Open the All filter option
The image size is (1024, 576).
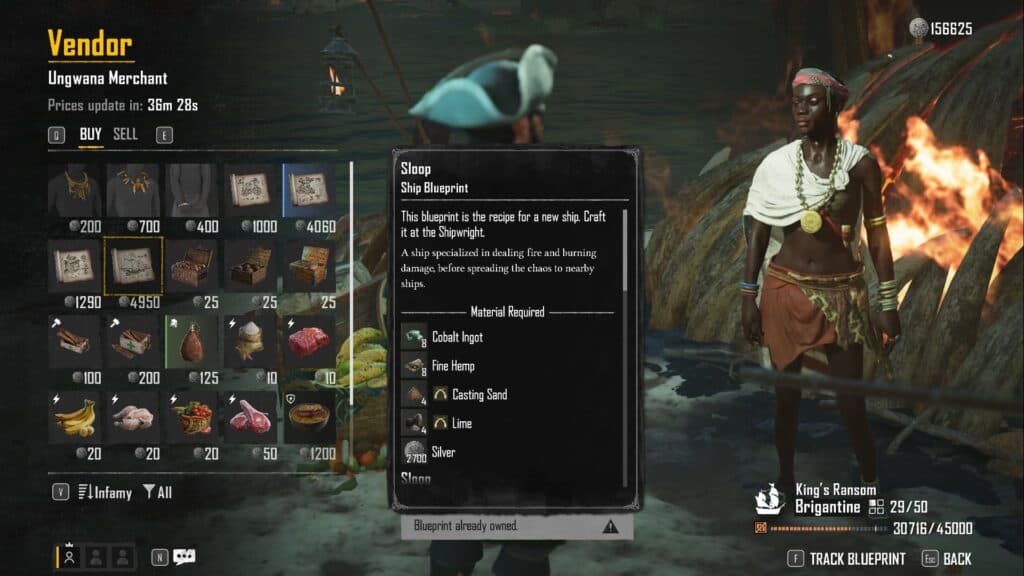157,492
